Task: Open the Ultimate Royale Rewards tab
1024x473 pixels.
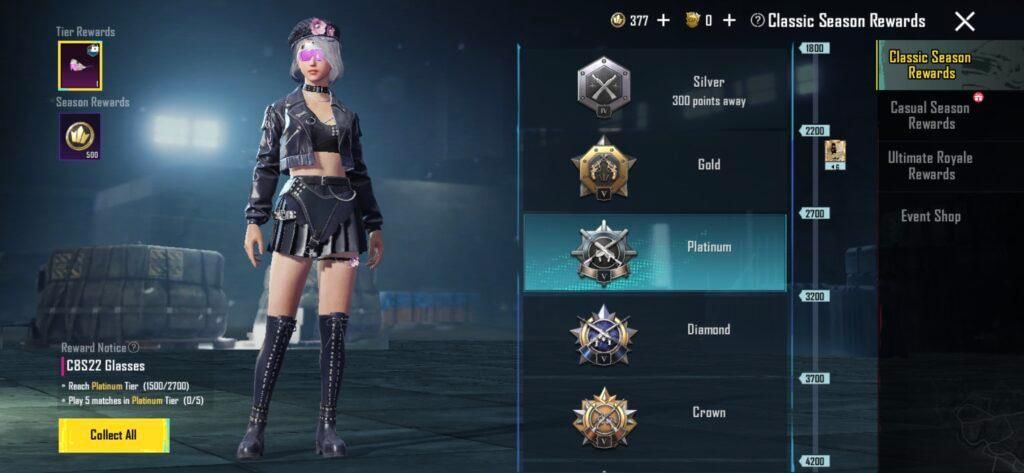Action: (x=930, y=165)
